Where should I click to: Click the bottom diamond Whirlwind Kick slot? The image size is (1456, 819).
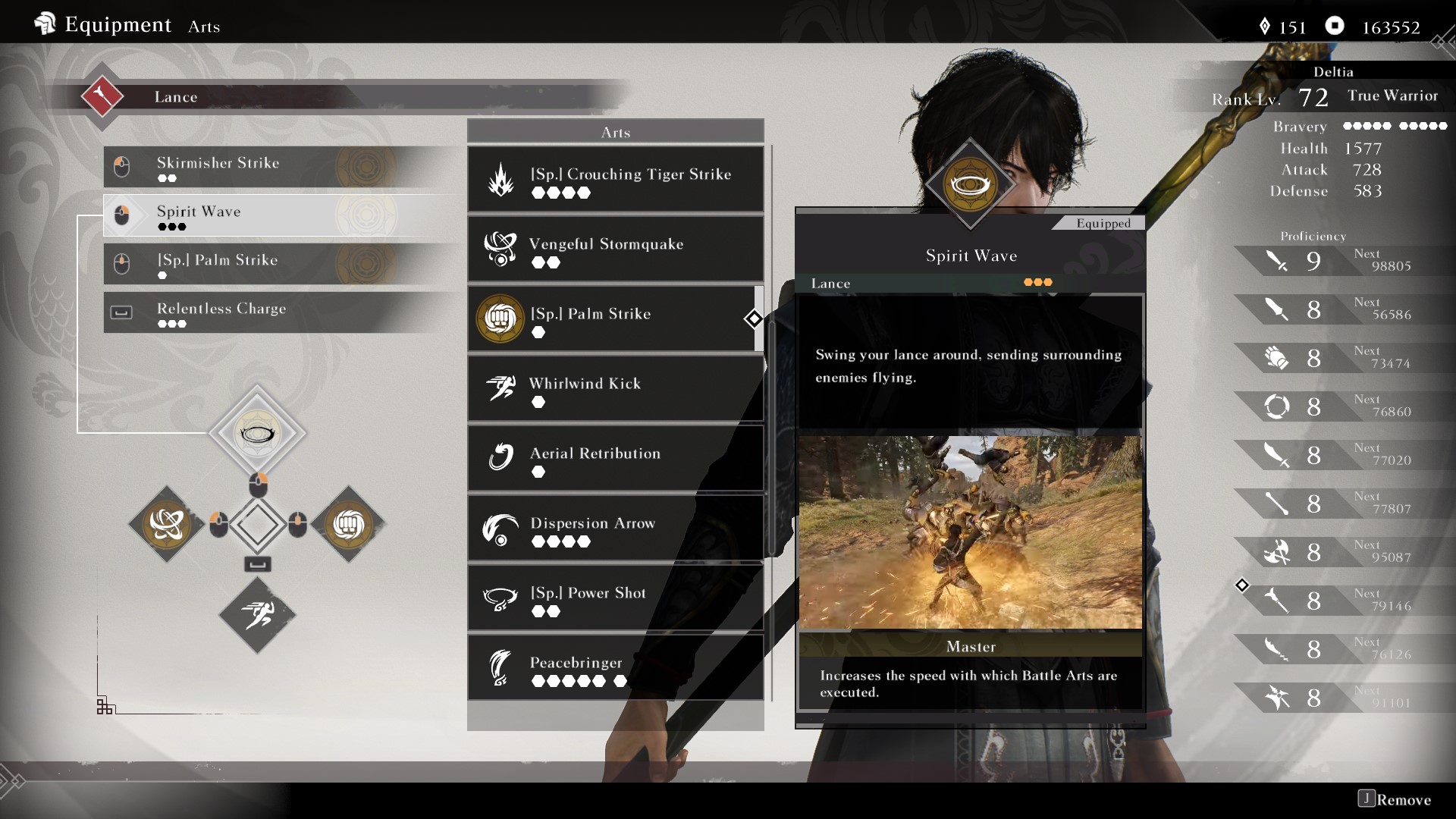257,615
